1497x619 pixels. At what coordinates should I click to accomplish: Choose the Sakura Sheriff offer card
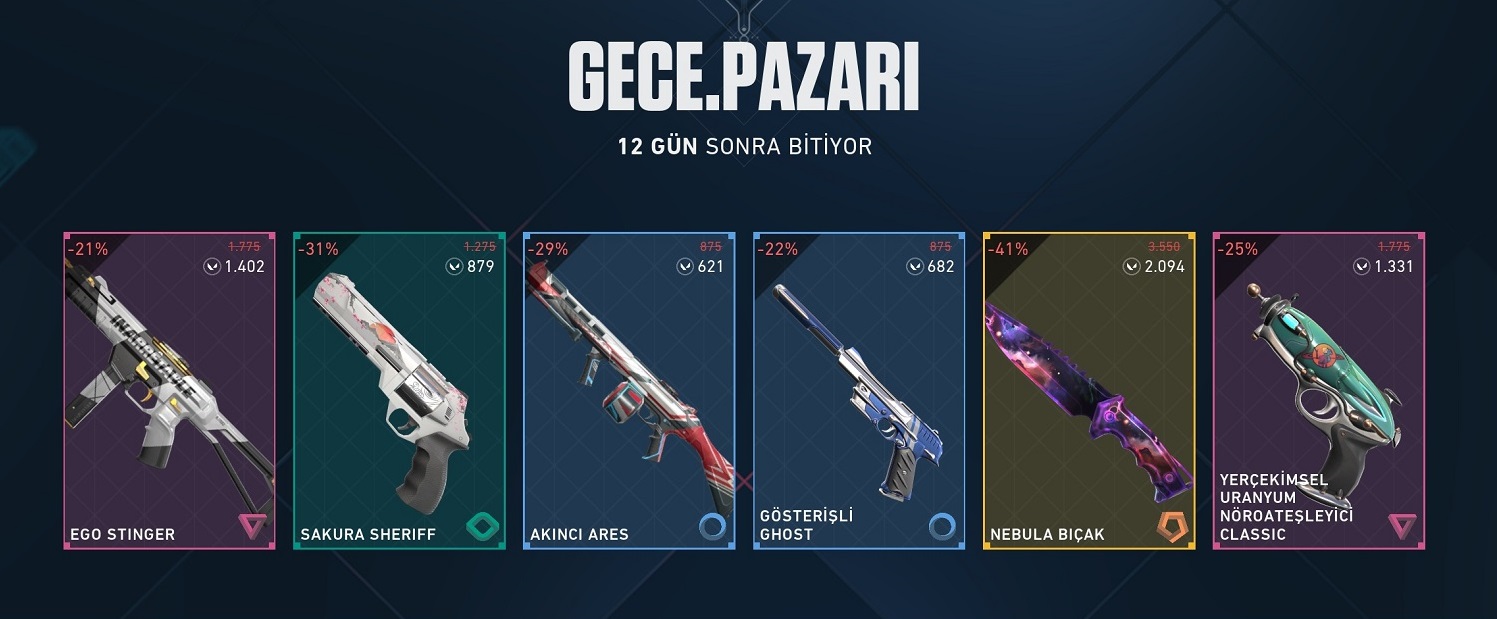399,391
